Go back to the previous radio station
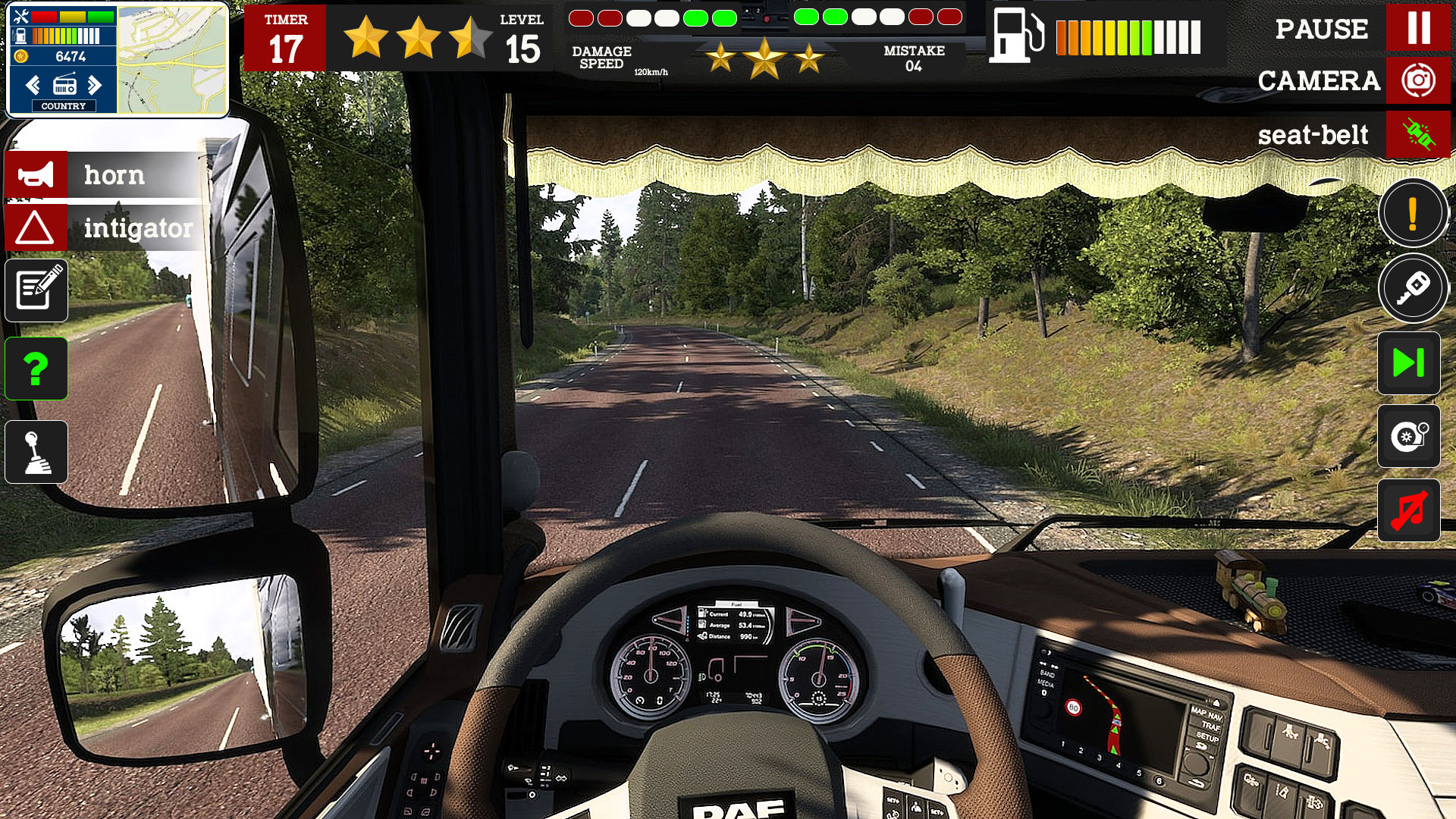Image resolution: width=1456 pixels, height=819 pixels. 32,85
